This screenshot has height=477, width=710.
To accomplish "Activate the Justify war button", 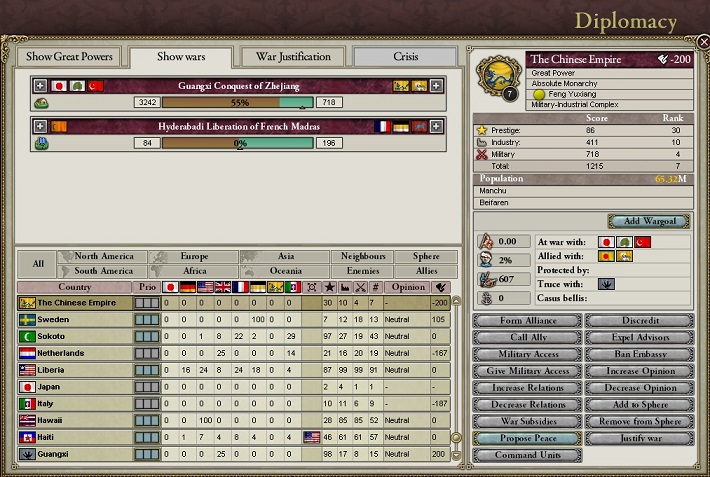I will tap(639, 439).
